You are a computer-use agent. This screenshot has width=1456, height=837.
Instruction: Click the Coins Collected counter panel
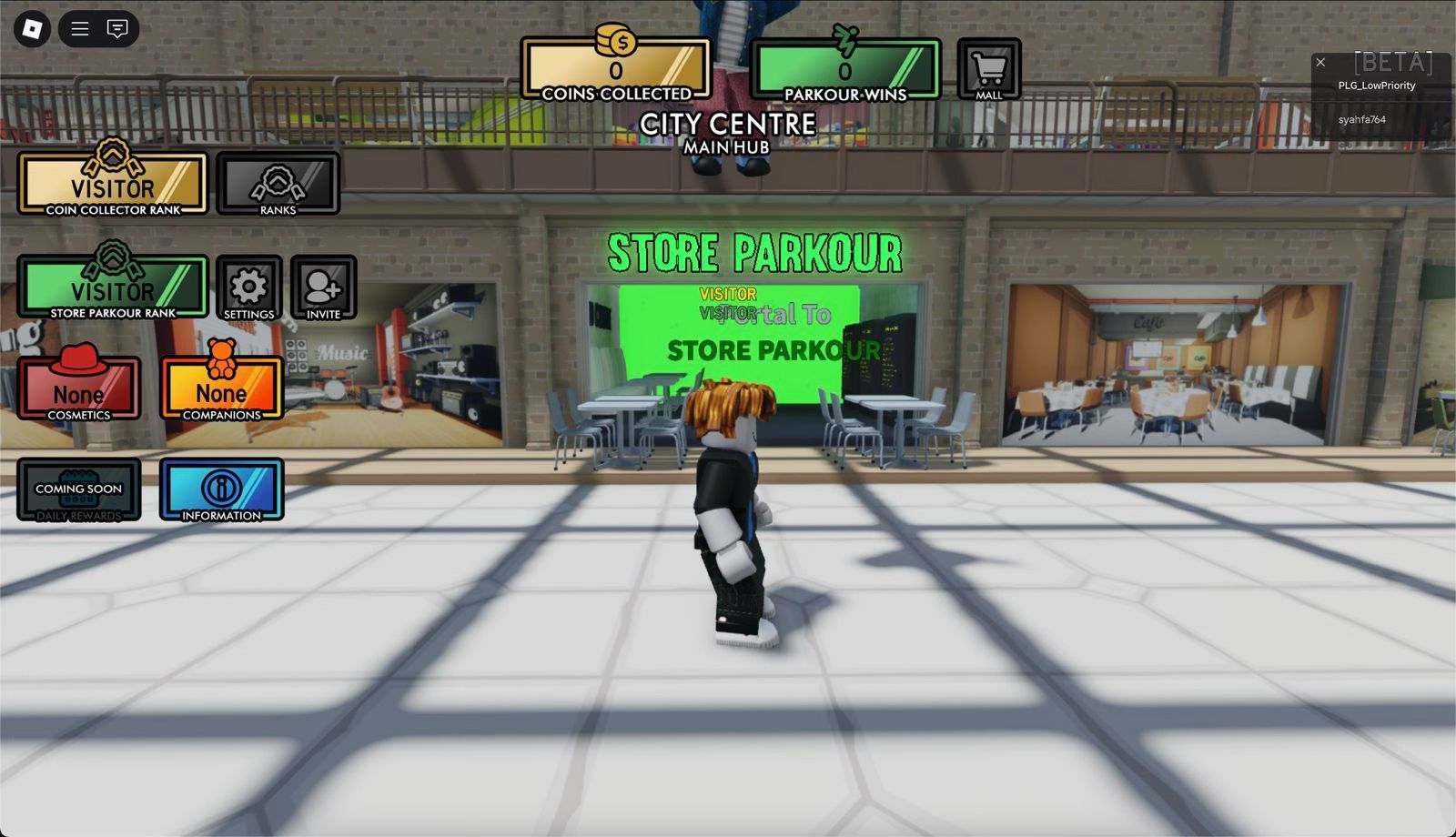[x=616, y=70]
